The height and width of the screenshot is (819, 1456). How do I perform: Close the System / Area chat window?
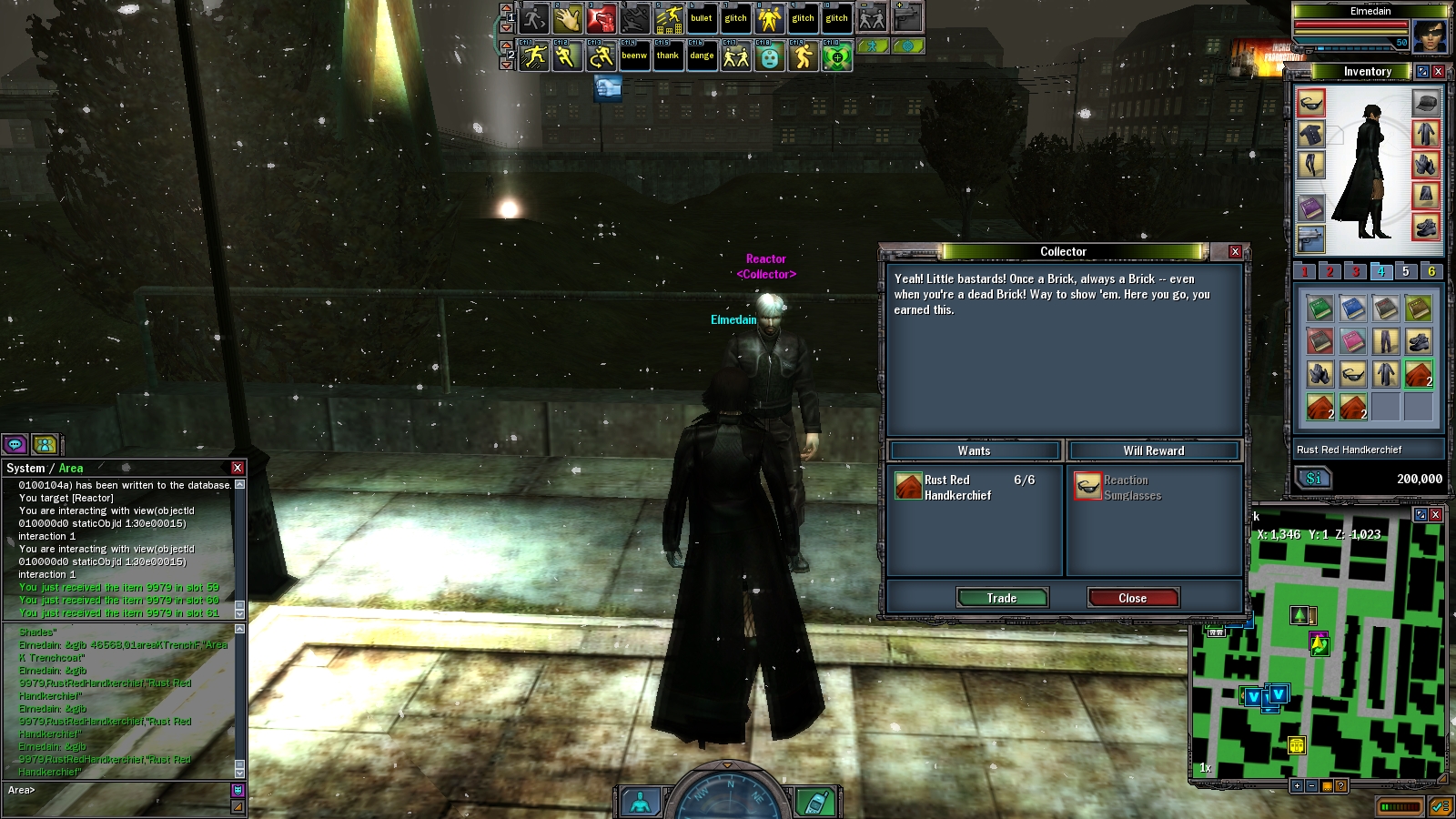pyautogui.click(x=238, y=468)
